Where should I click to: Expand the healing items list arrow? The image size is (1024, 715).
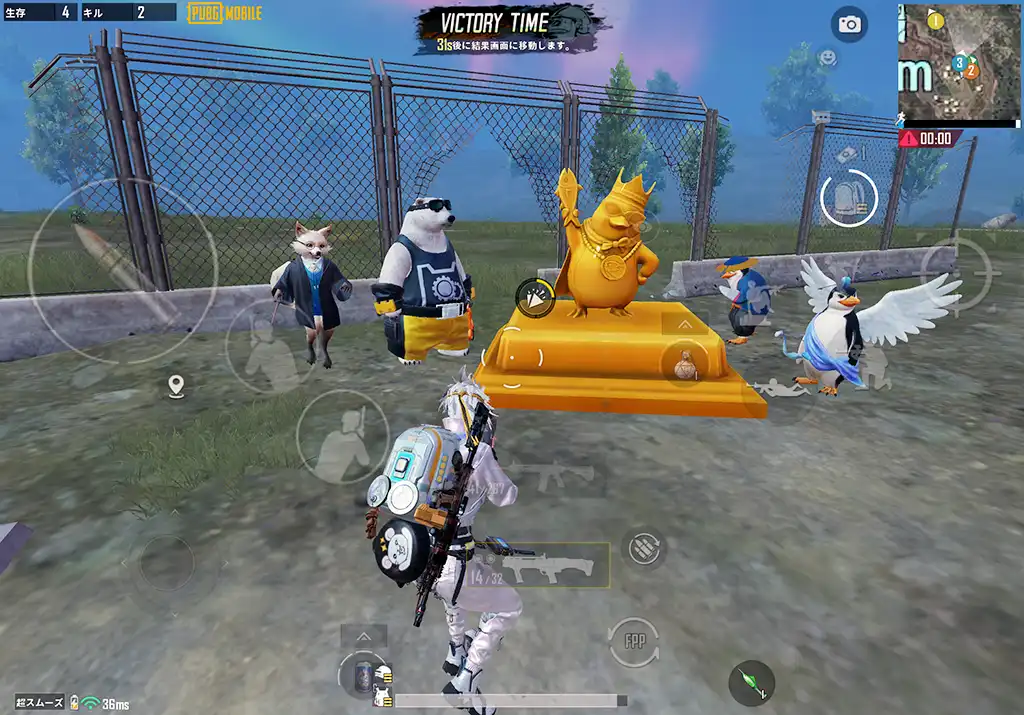(x=364, y=636)
